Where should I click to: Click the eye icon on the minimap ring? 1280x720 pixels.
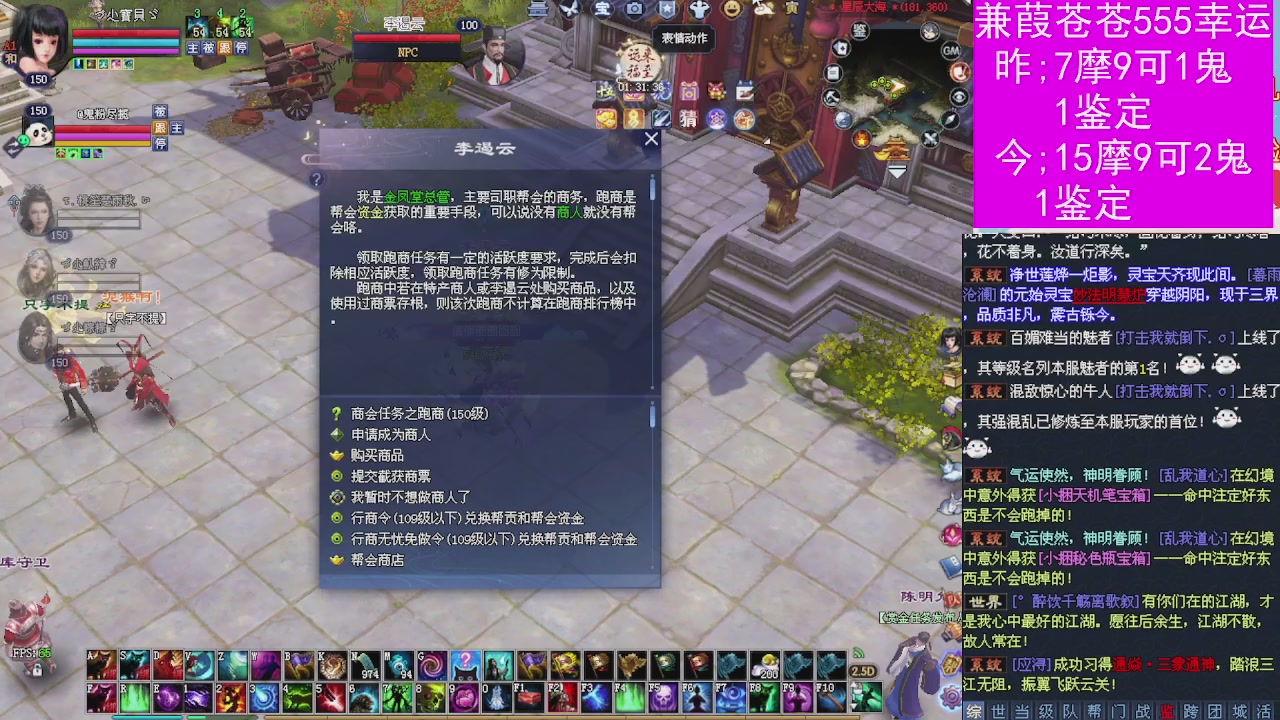click(x=958, y=95)
